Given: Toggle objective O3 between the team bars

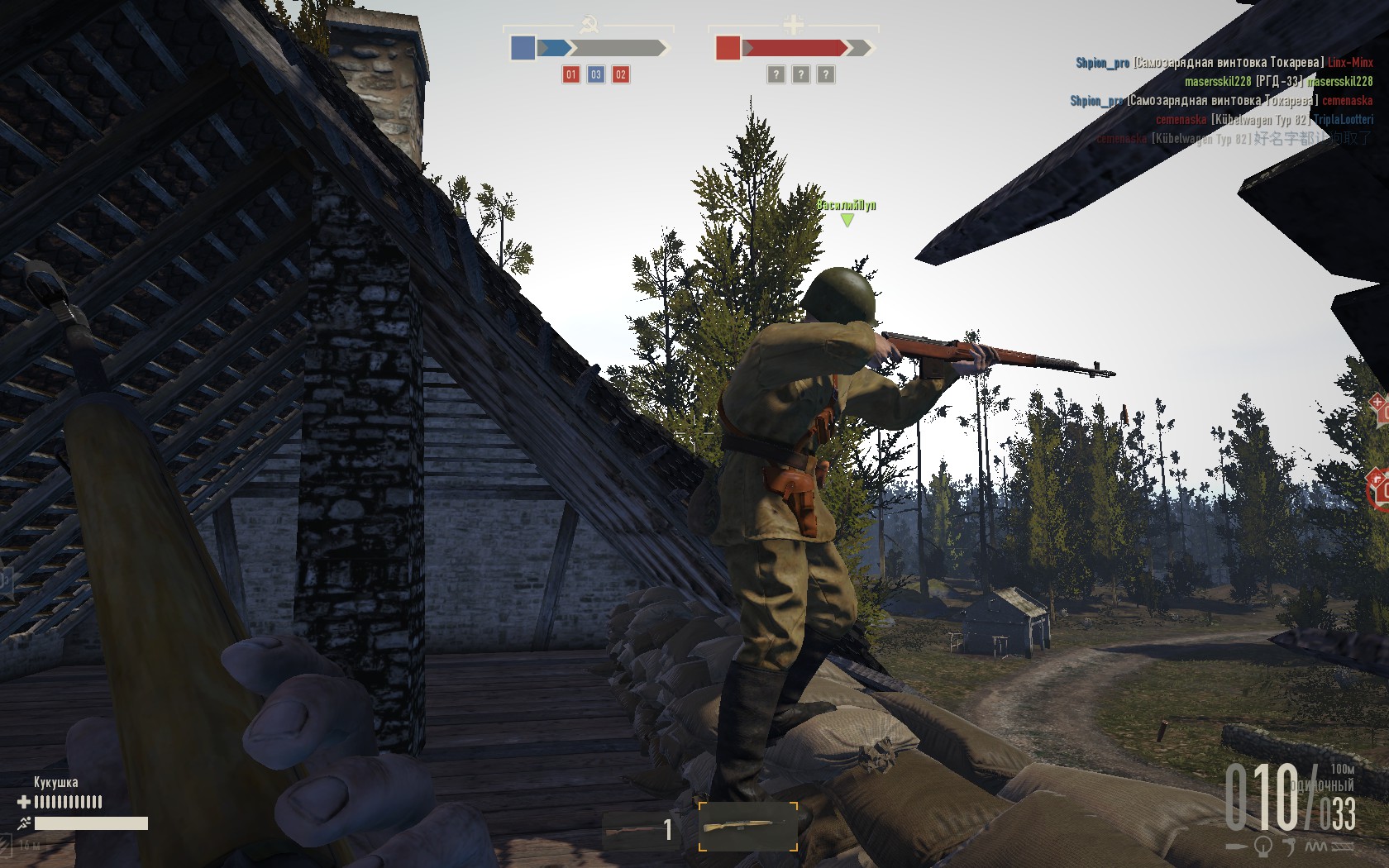Looking at the screenshot, I should click(595, 74).
